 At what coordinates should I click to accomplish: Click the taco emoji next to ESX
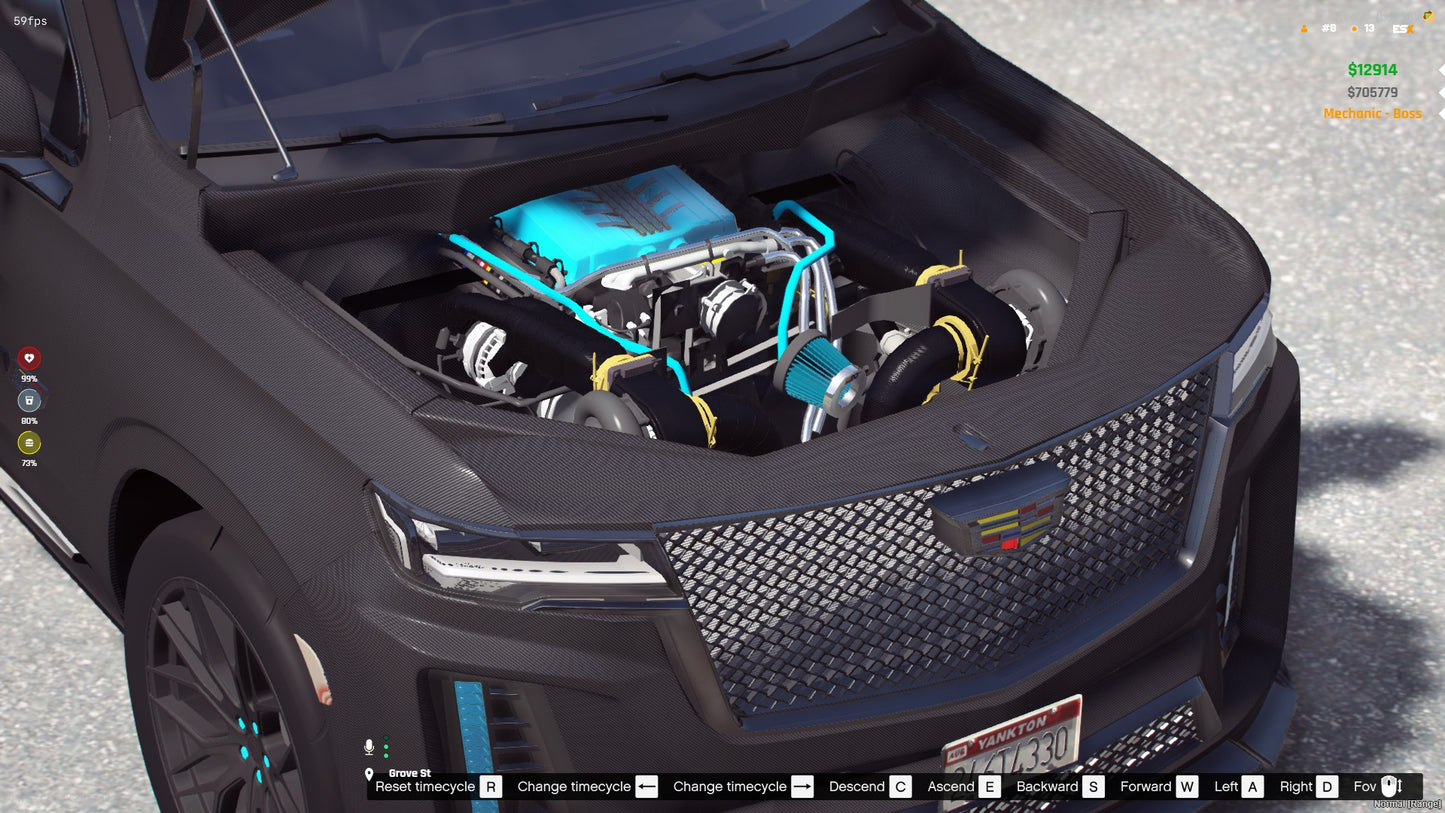(x=1428, y=15)
